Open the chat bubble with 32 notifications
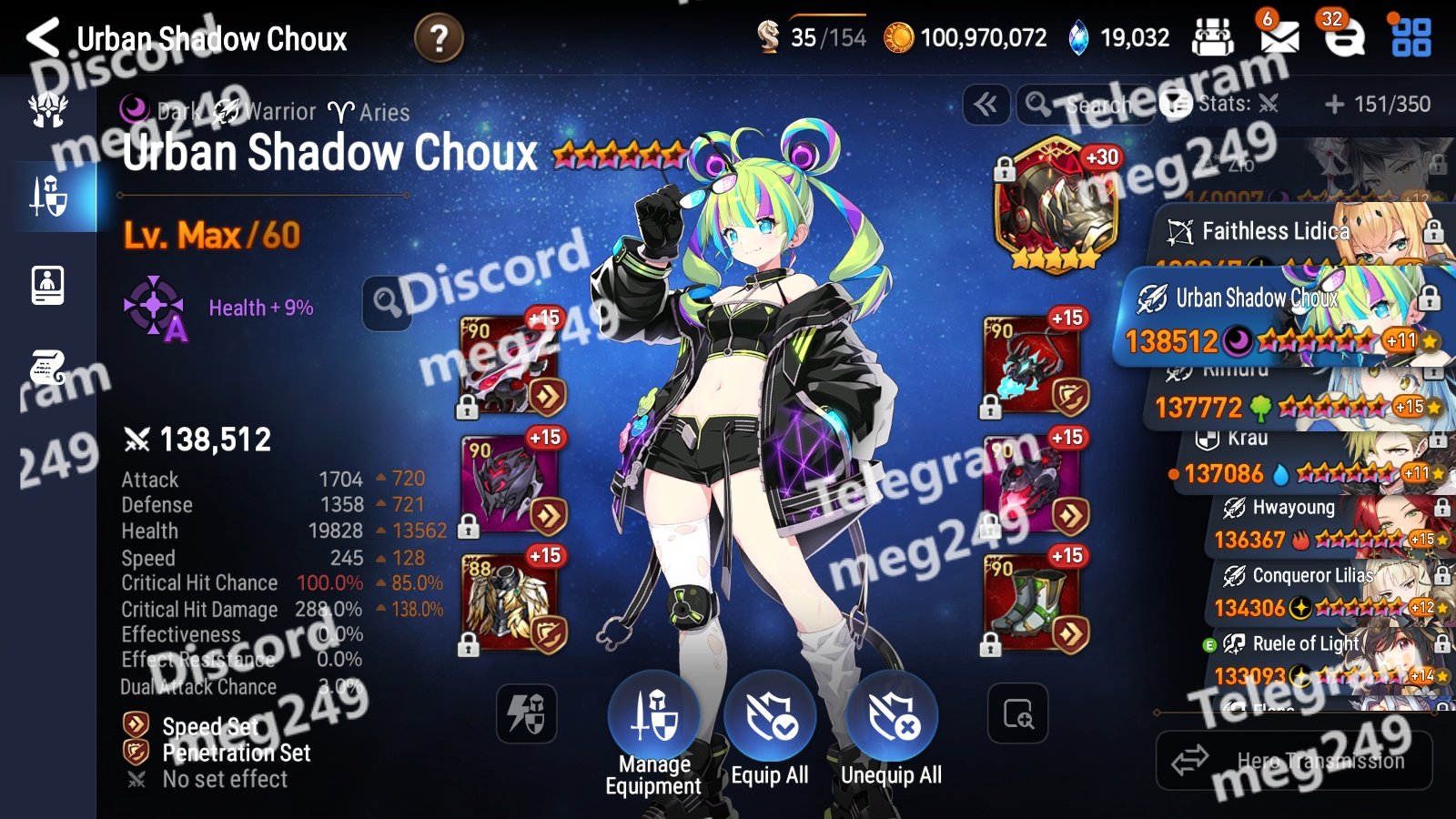This screenshot has width=1456, height=819. tap(1343, 36)
